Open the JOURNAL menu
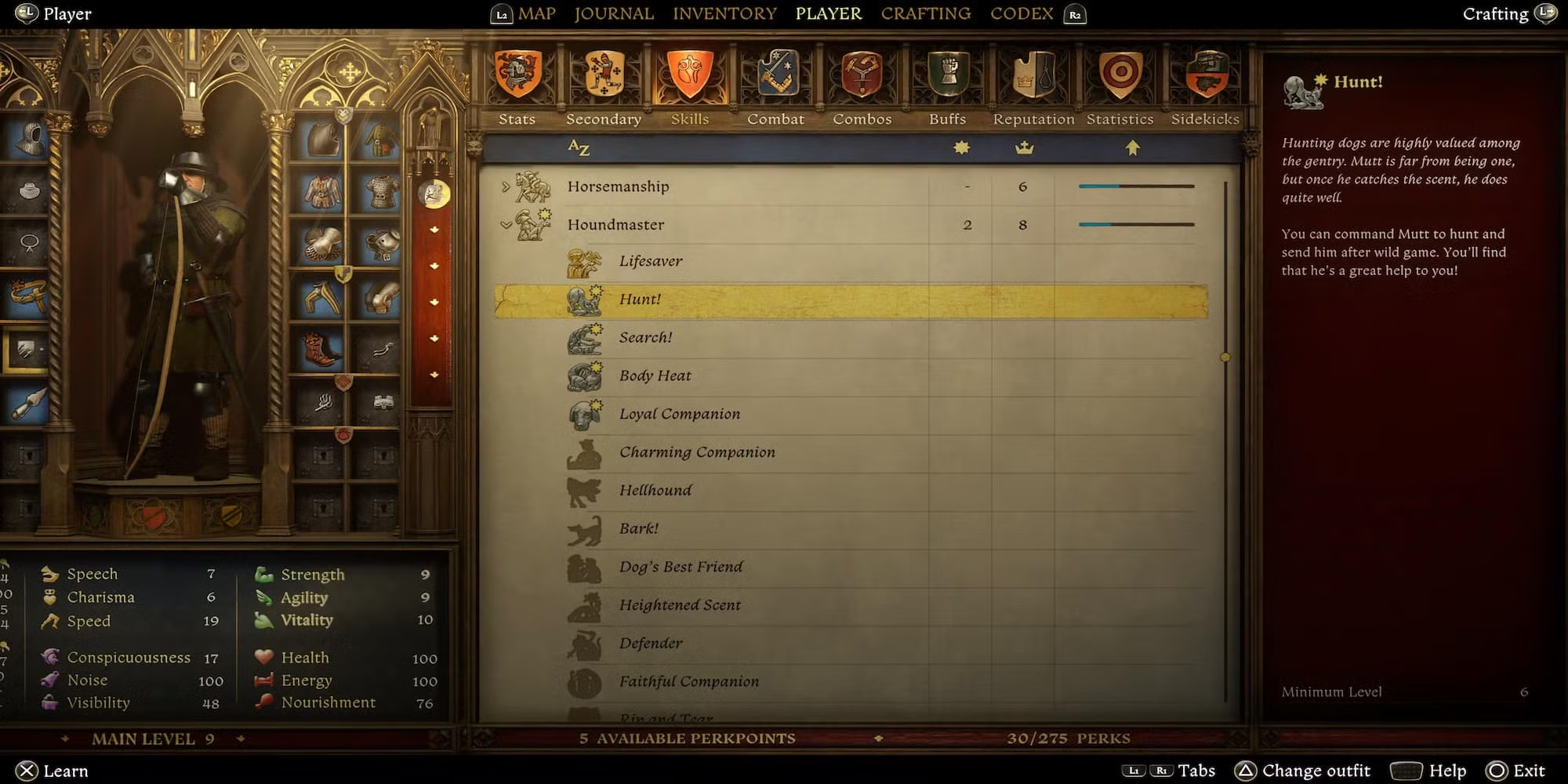This screenshot has width=1568, height=784. tap(614, 13)
